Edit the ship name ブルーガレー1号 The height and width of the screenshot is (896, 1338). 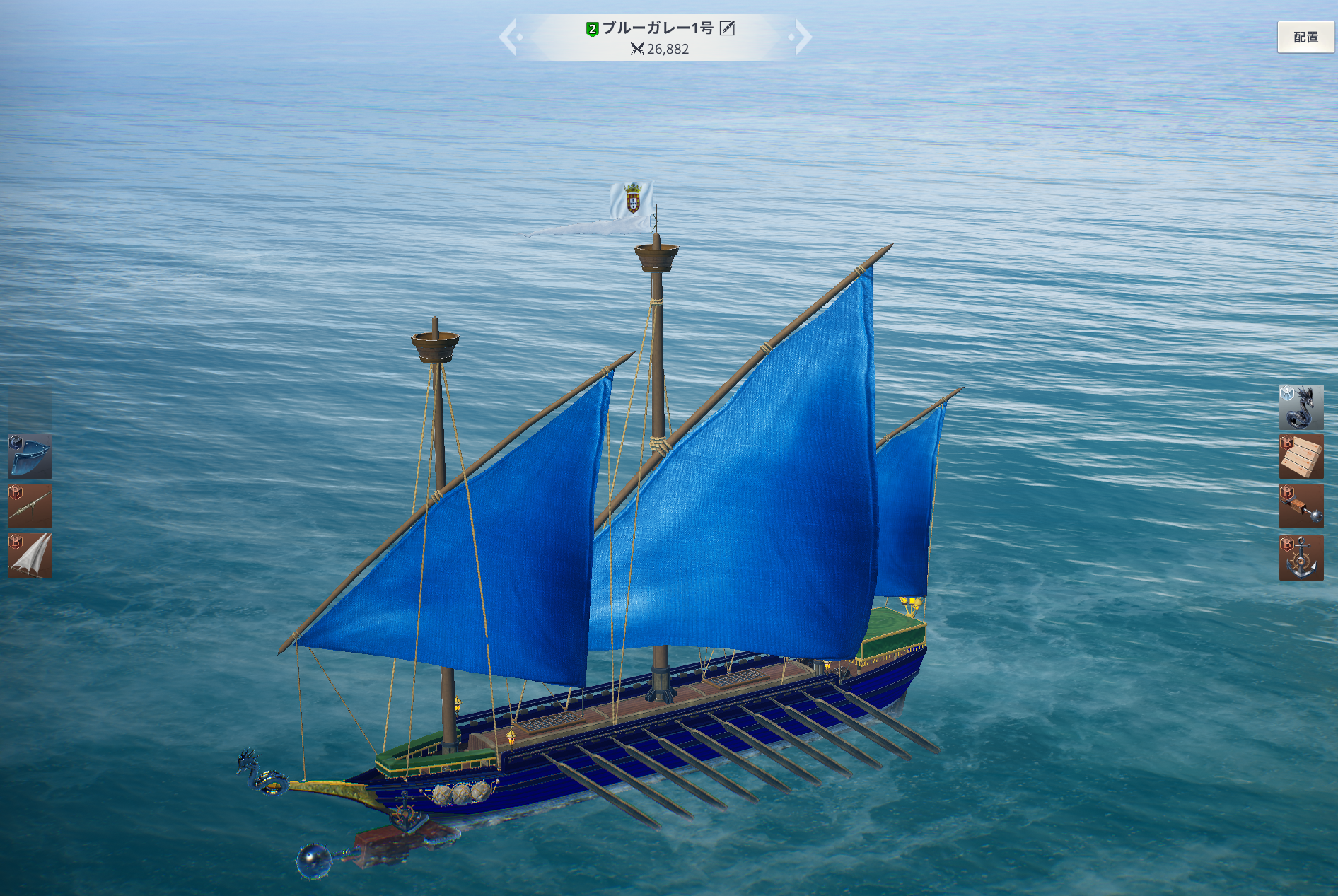point(727,28)
